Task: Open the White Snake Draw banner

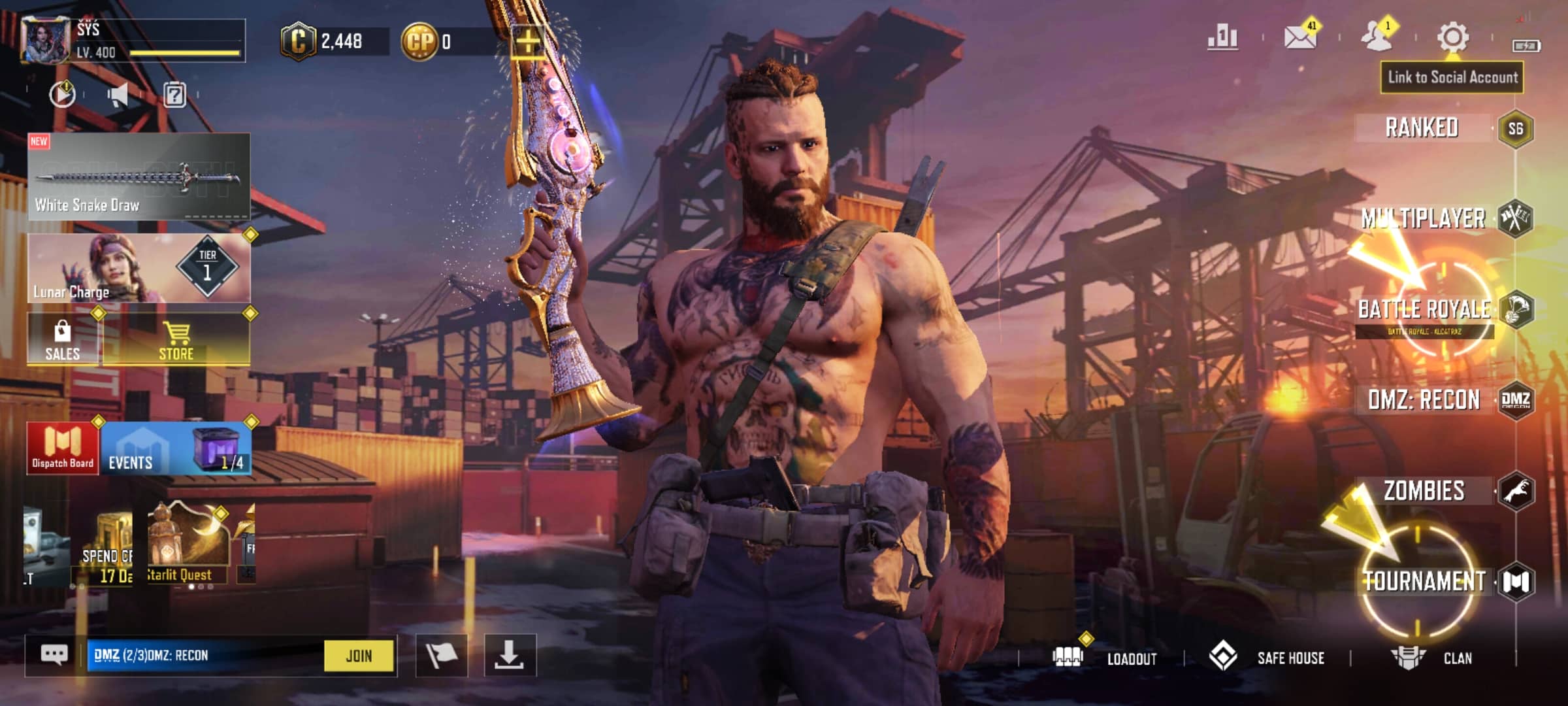Action: point(139,176)
